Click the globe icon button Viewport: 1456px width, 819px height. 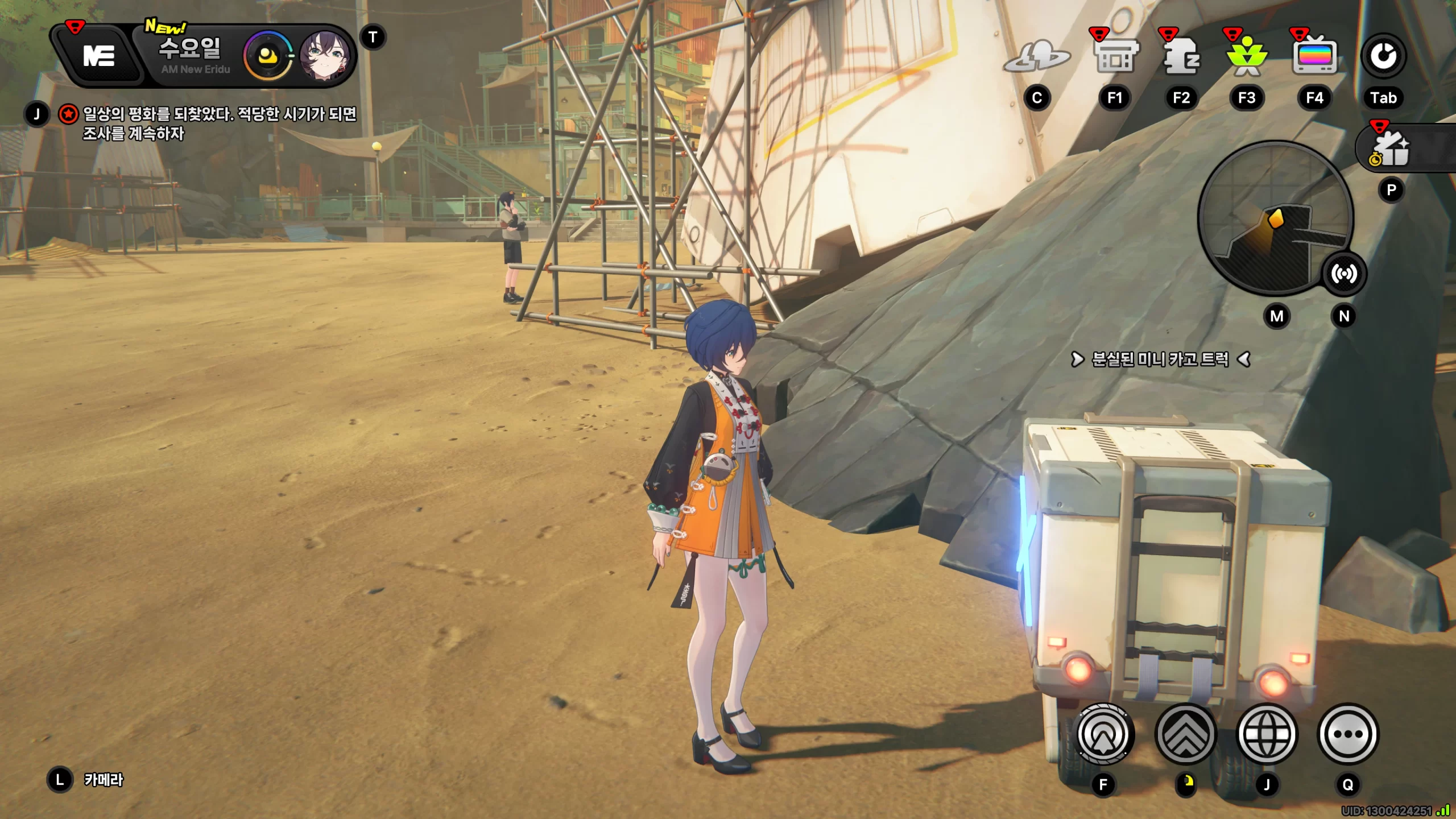[1267, 734]
